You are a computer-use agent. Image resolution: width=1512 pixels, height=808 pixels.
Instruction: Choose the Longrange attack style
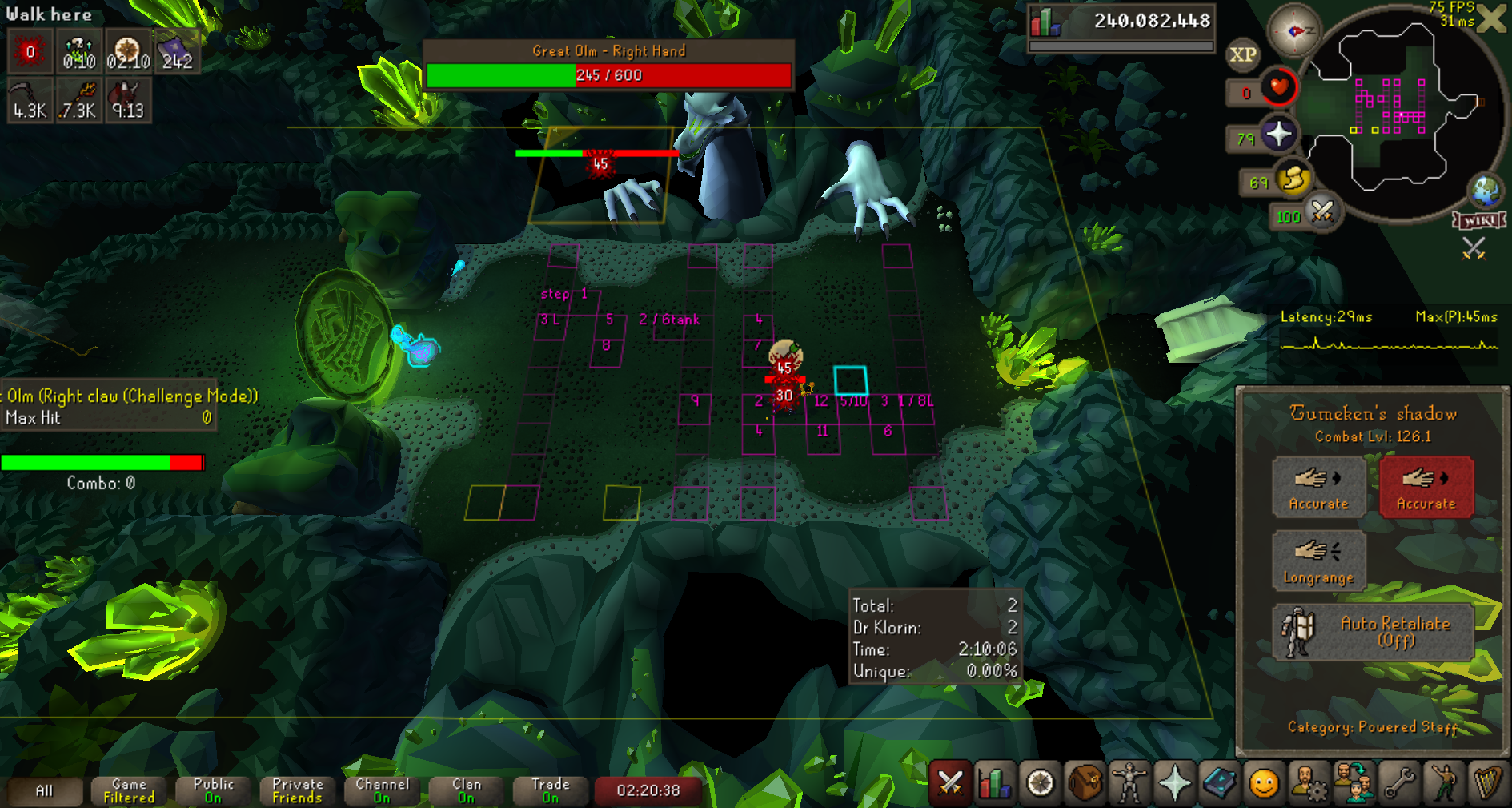1318,560
